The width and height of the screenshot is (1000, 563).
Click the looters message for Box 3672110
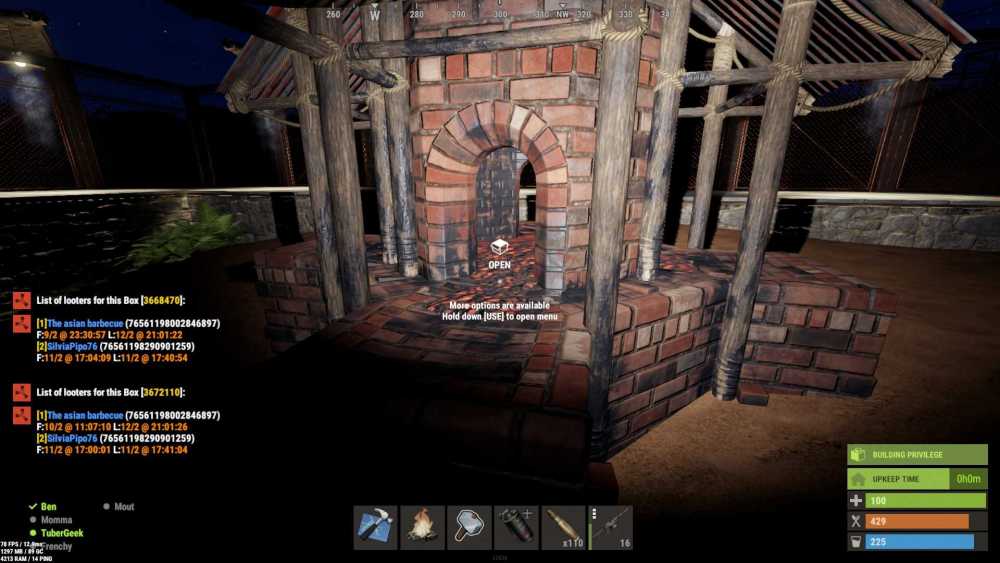point(110,392)
